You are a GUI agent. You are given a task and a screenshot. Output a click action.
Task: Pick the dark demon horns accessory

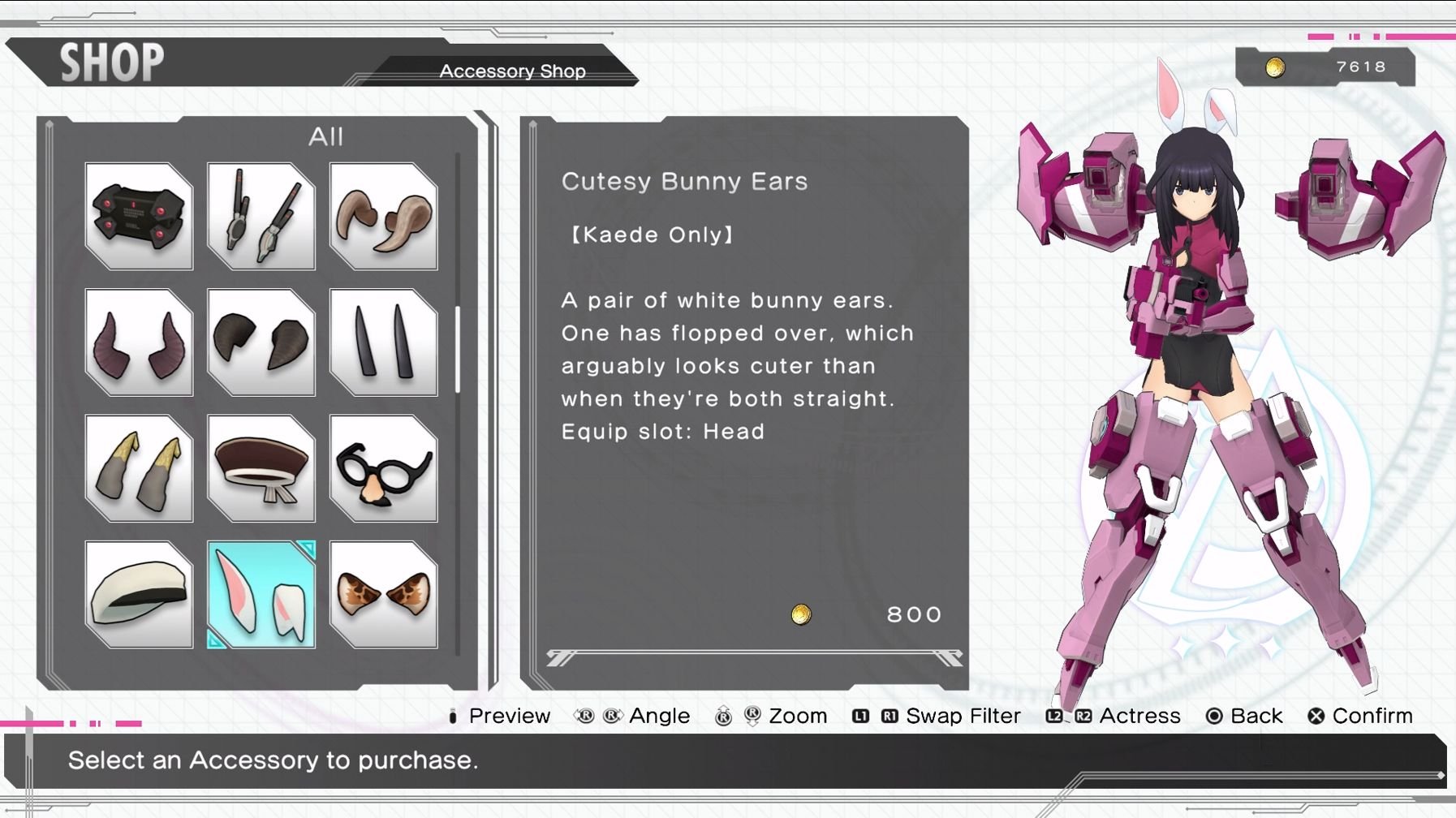point(138,341)
